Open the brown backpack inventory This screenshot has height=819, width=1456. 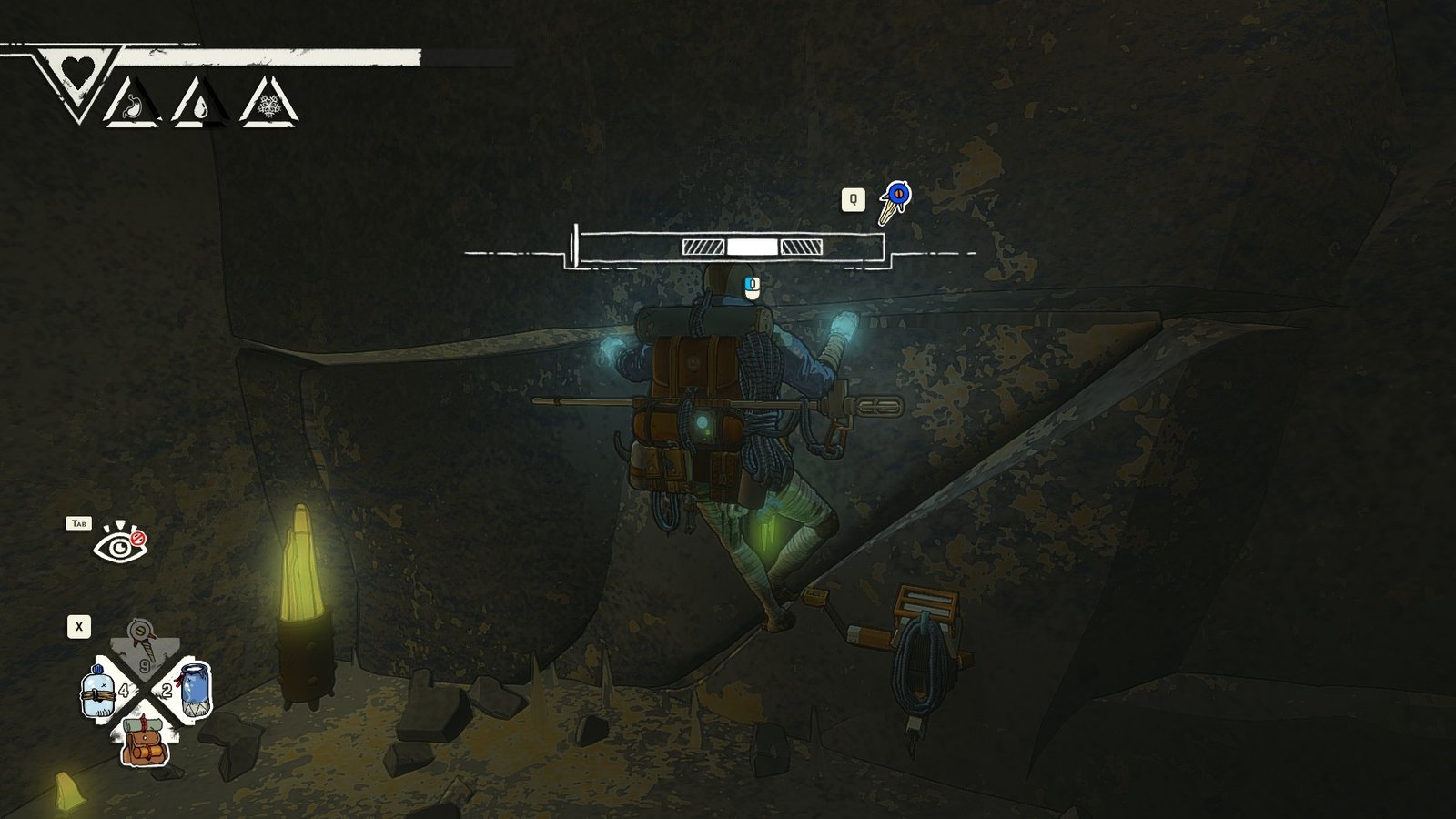(146, 740)
